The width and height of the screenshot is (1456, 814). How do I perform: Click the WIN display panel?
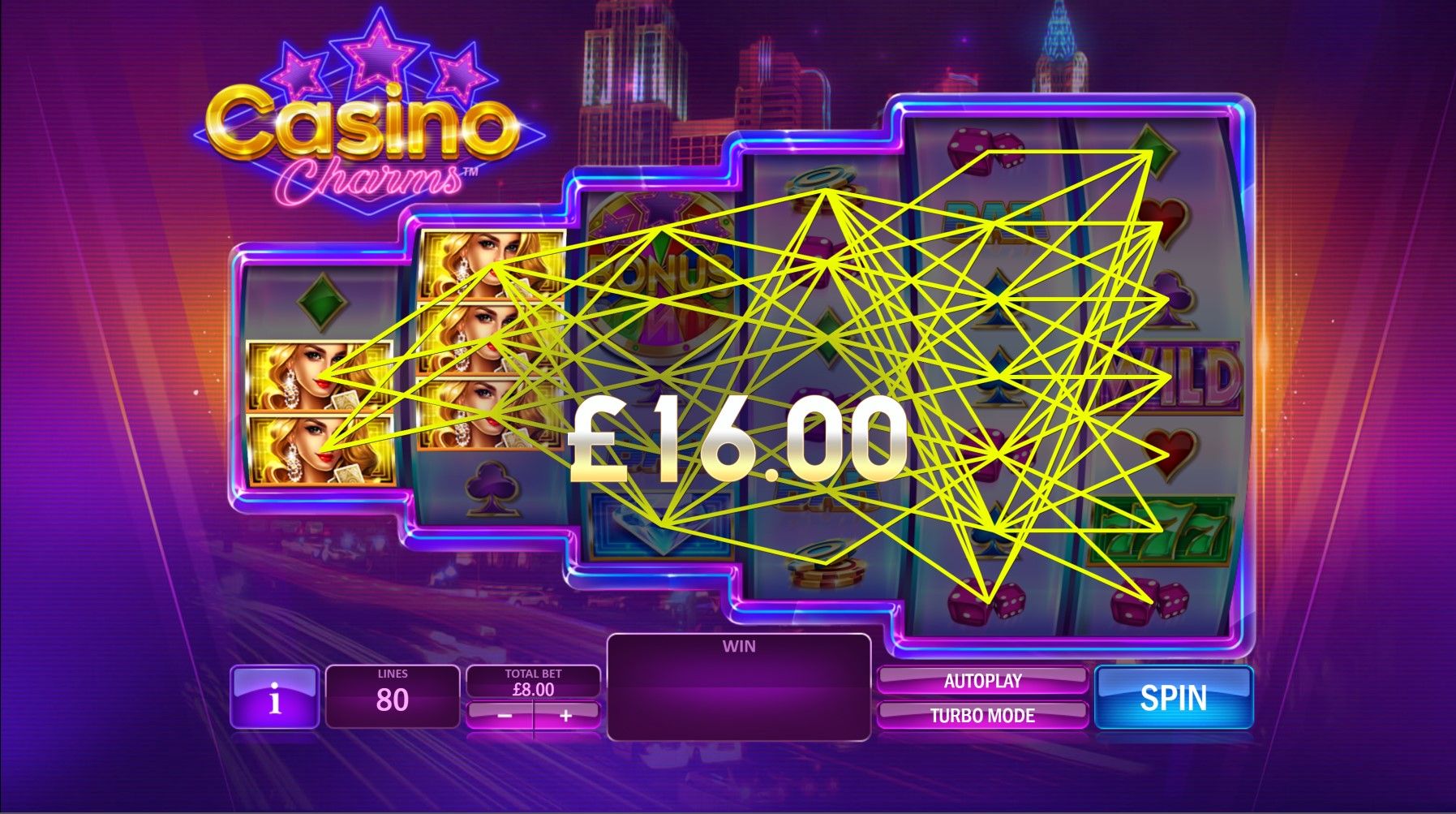coord(740,686)
